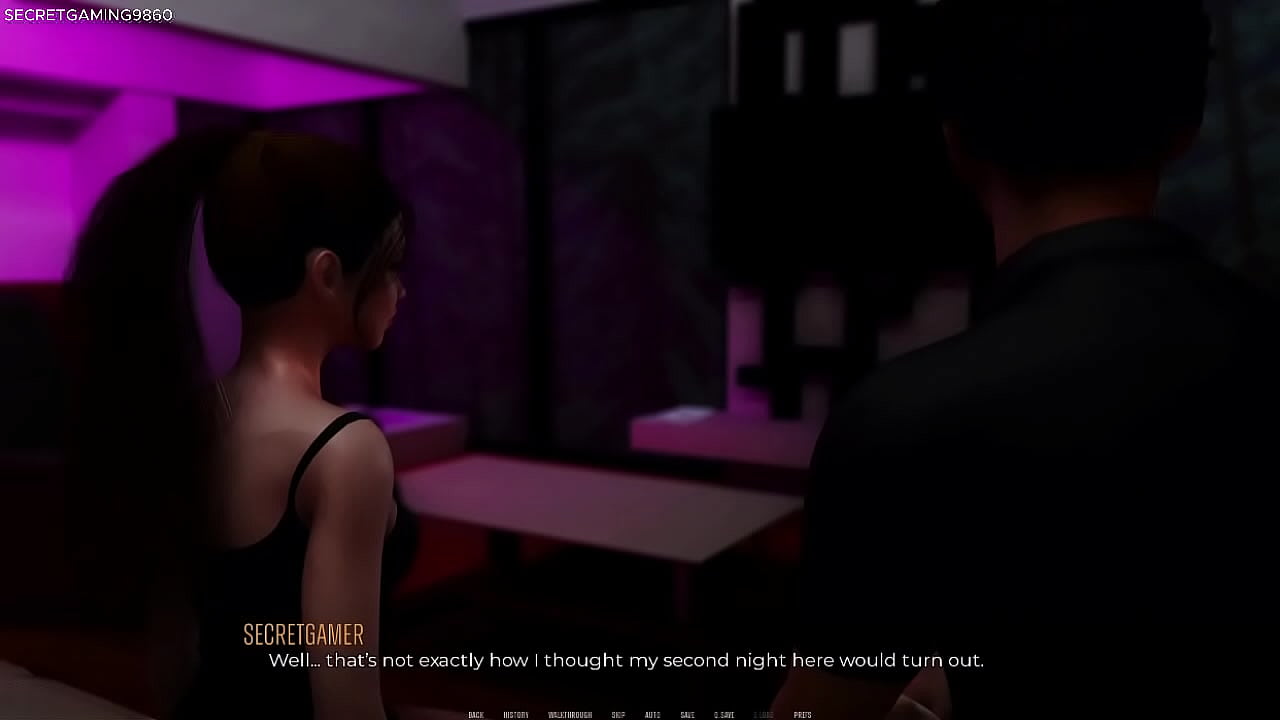Open the Save menu
This screenshot has height=720, width=1280.
click(x=687, y=715)
